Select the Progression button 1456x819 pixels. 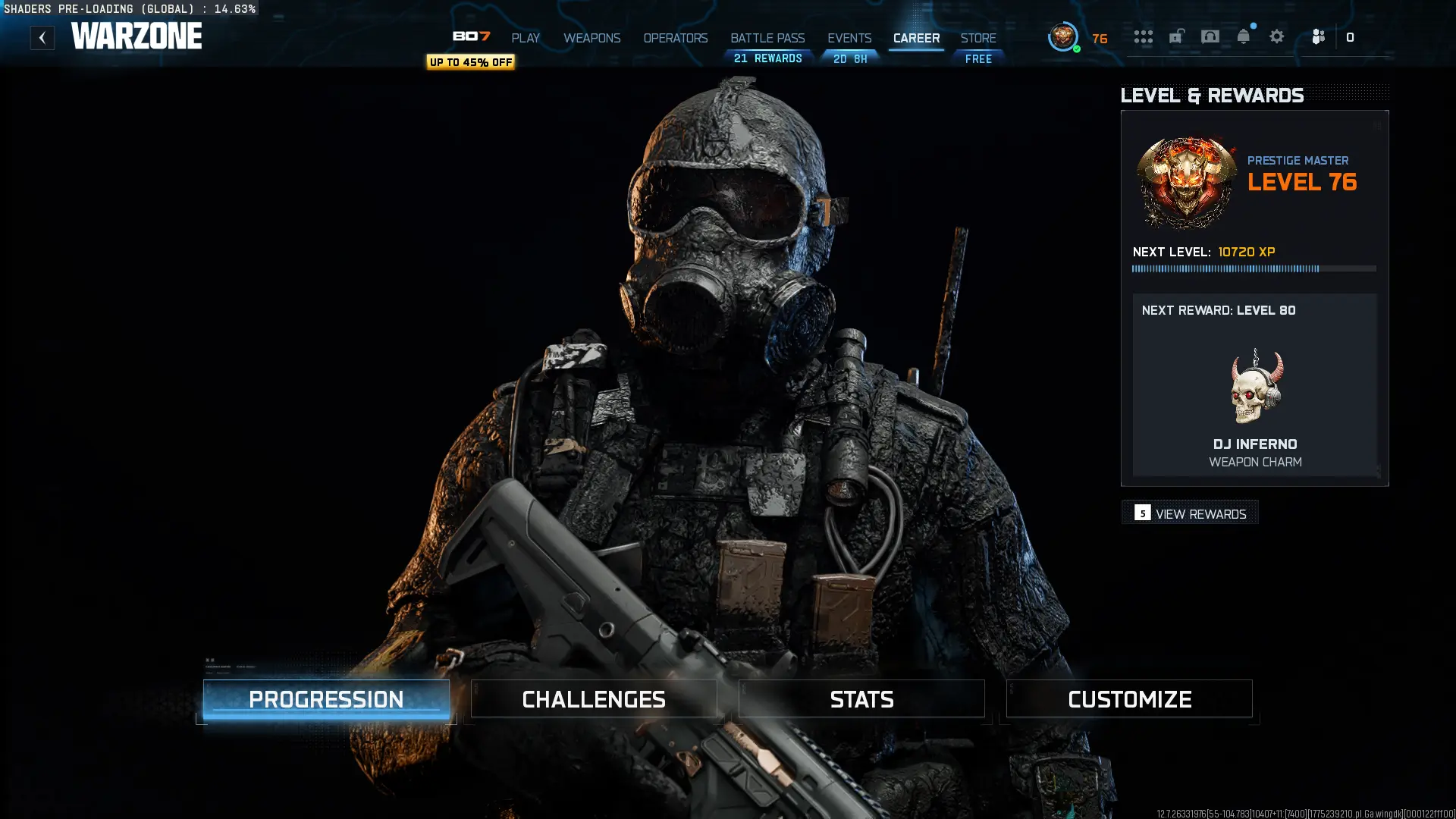(326, 699)
